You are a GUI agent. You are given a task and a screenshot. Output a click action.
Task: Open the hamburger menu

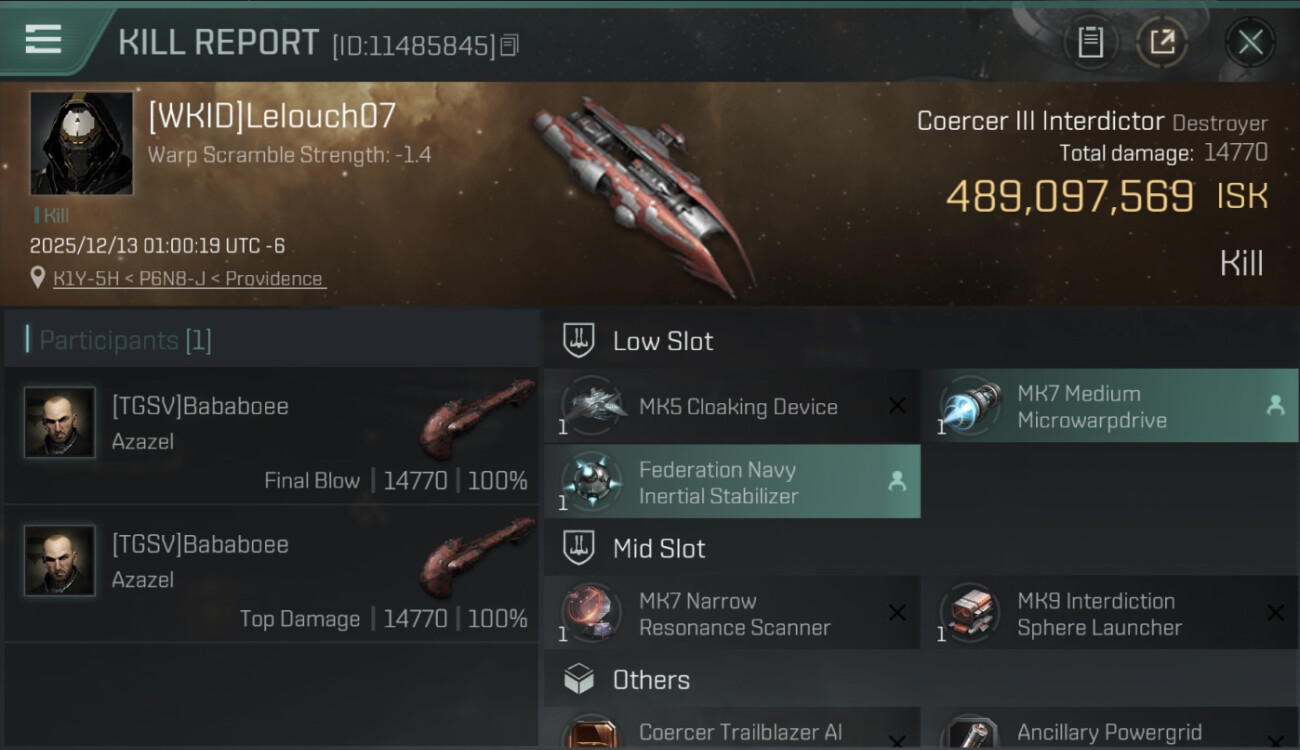41,39
